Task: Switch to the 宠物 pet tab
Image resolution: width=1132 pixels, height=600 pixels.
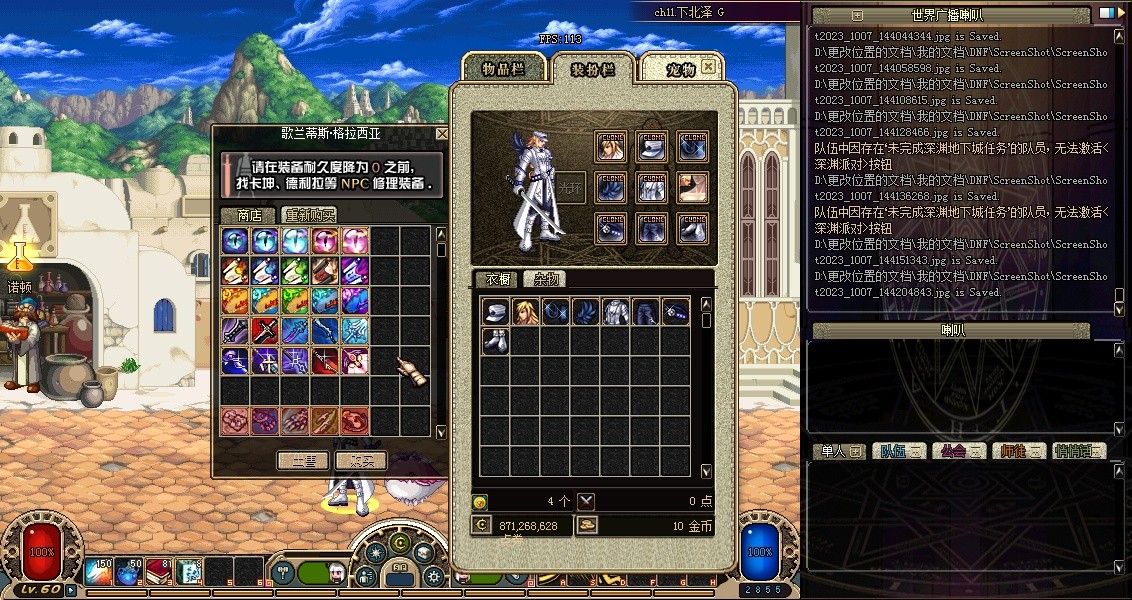Action: (x=680, y=68)
